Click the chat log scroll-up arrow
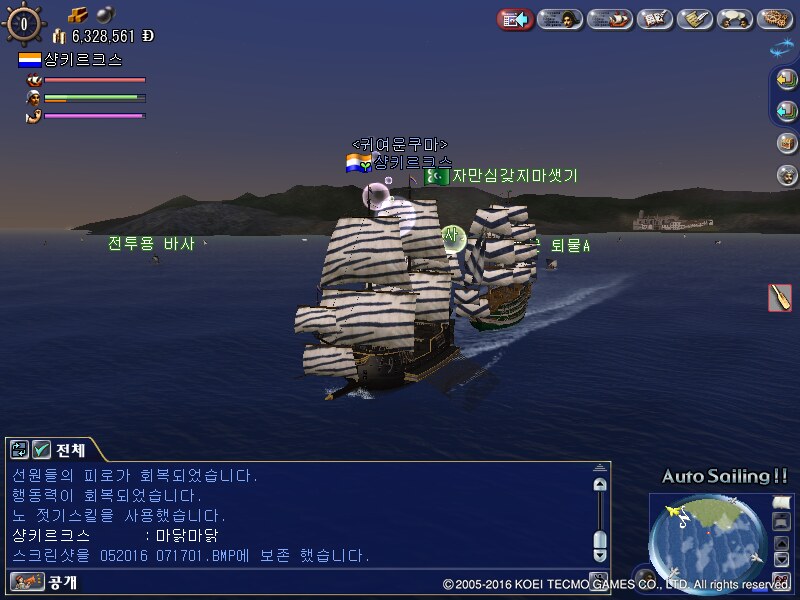 coord(599,485)
